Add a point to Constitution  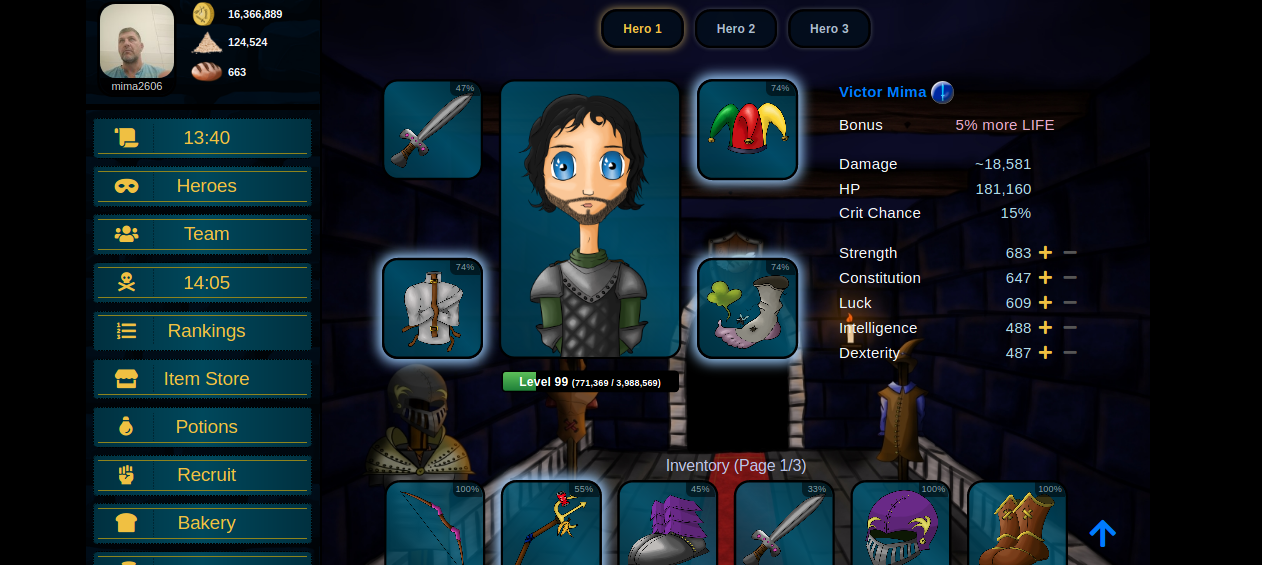[1045, 278]
